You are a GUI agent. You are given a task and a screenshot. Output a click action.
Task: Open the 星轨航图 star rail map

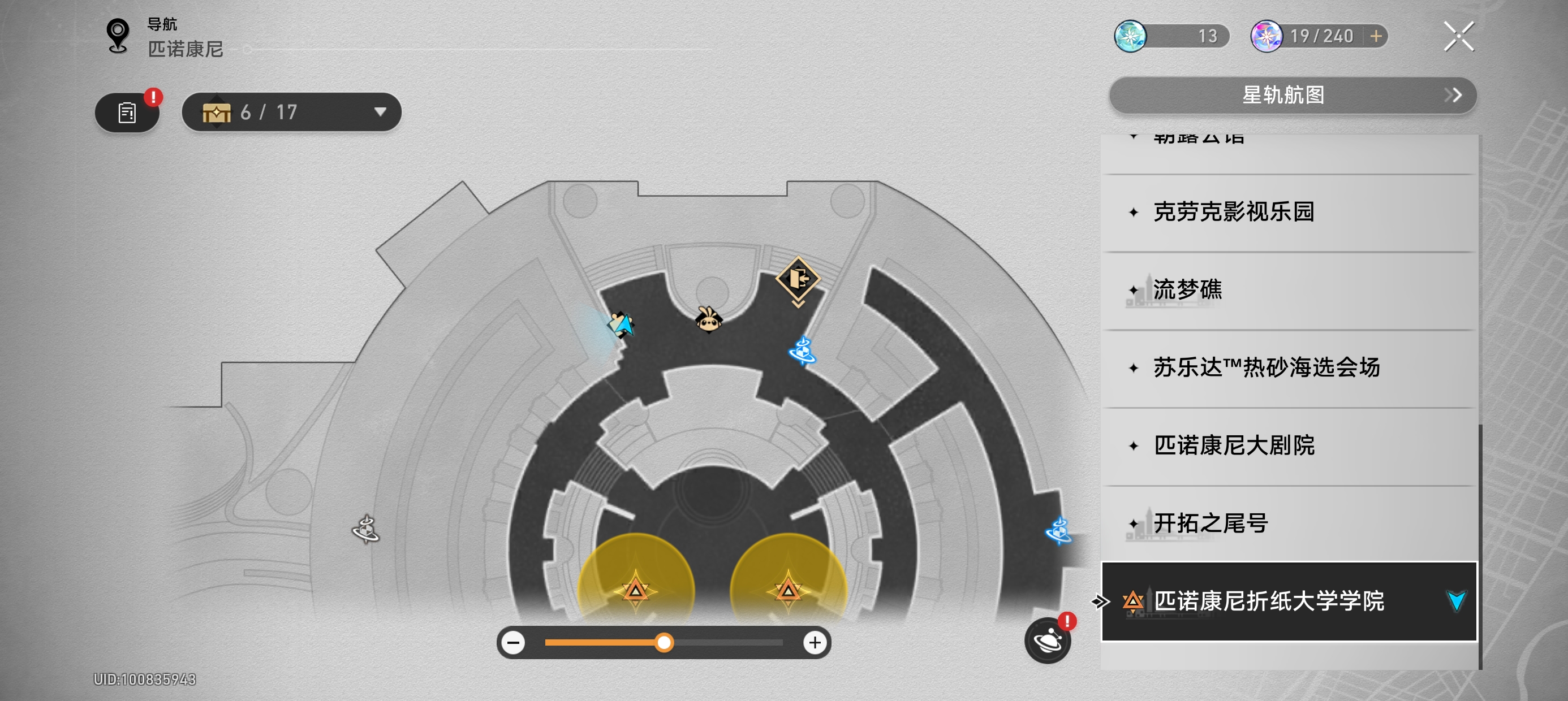[1293, 95]
